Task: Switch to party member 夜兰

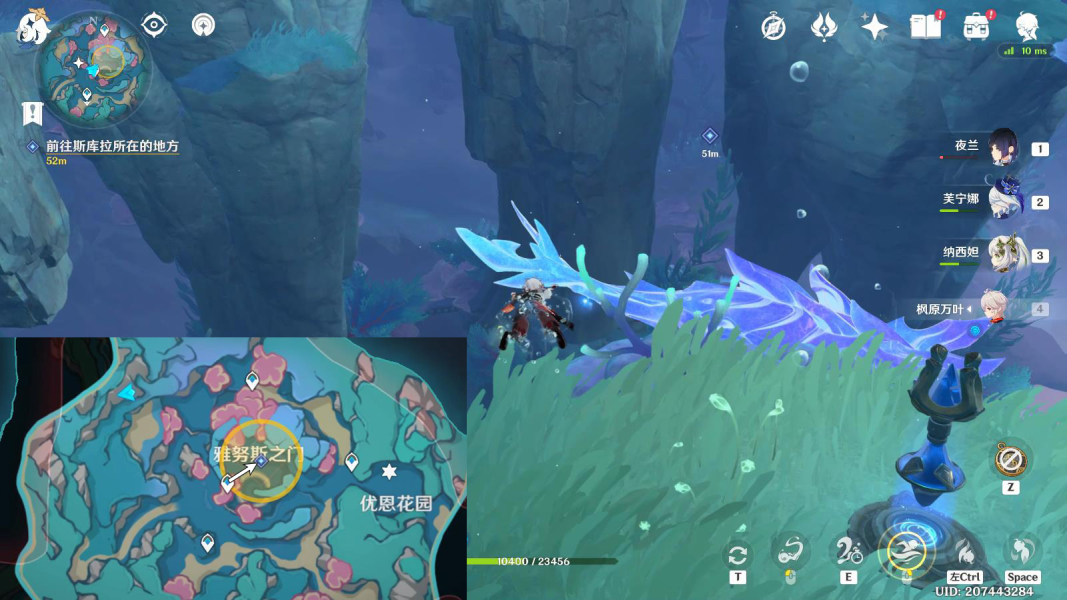Action: tap(1003, 148)
